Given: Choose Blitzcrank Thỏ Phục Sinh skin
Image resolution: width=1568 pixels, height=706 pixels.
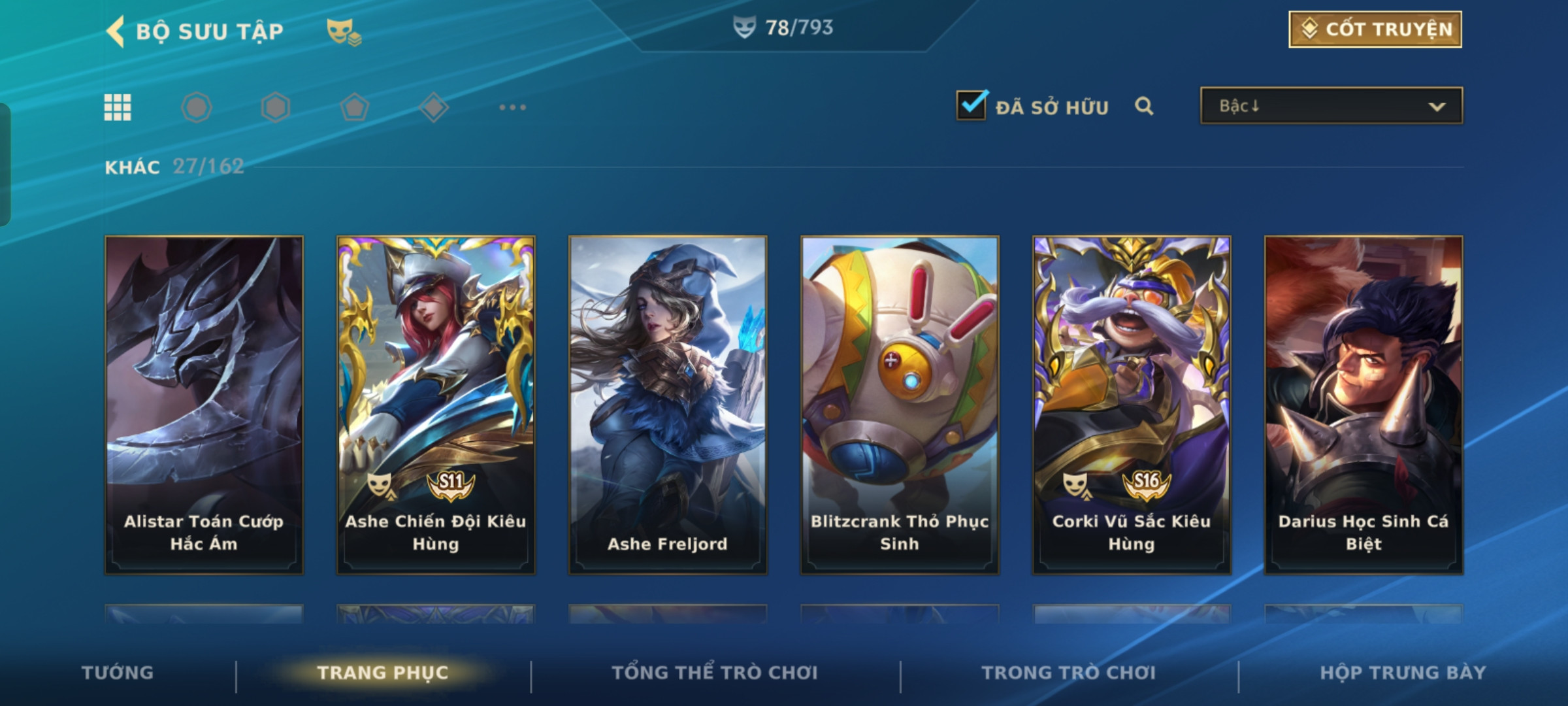Looking at the screenshot, I should [900, 405].
